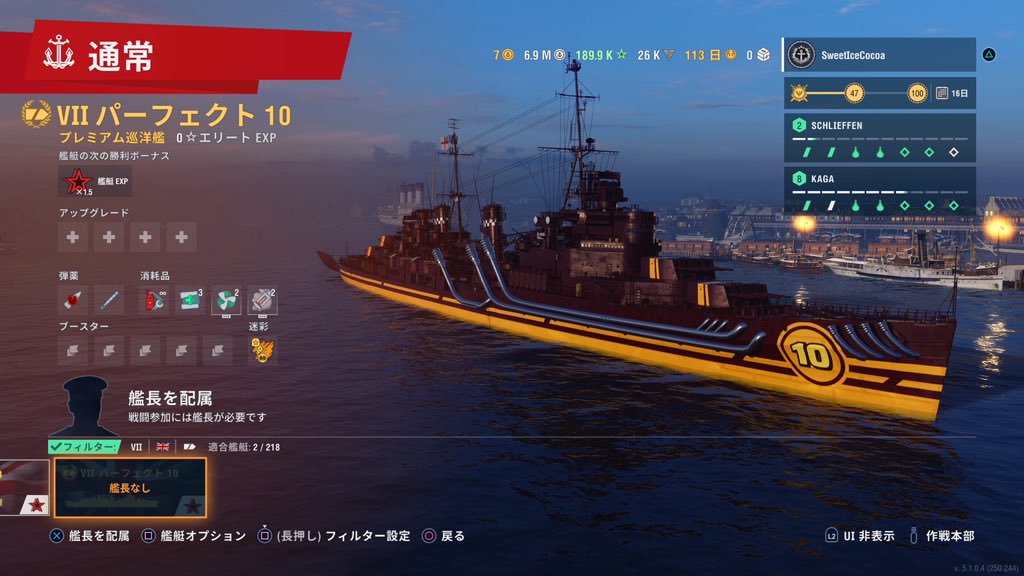Click the tier VII filter indicator
Viewport: 1024px width, 576px height.
pos(137,447)
